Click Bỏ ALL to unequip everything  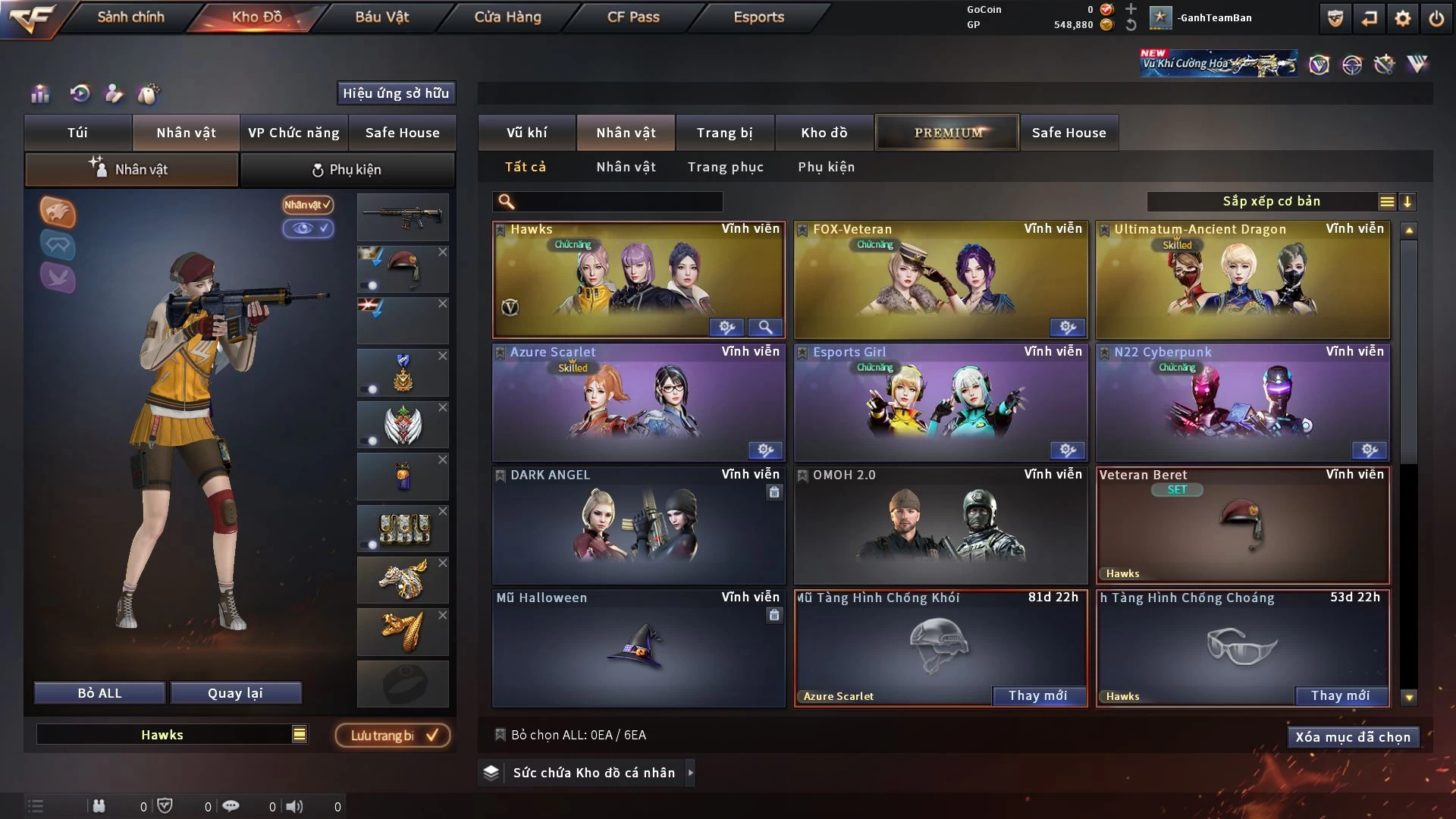point(99,693)
